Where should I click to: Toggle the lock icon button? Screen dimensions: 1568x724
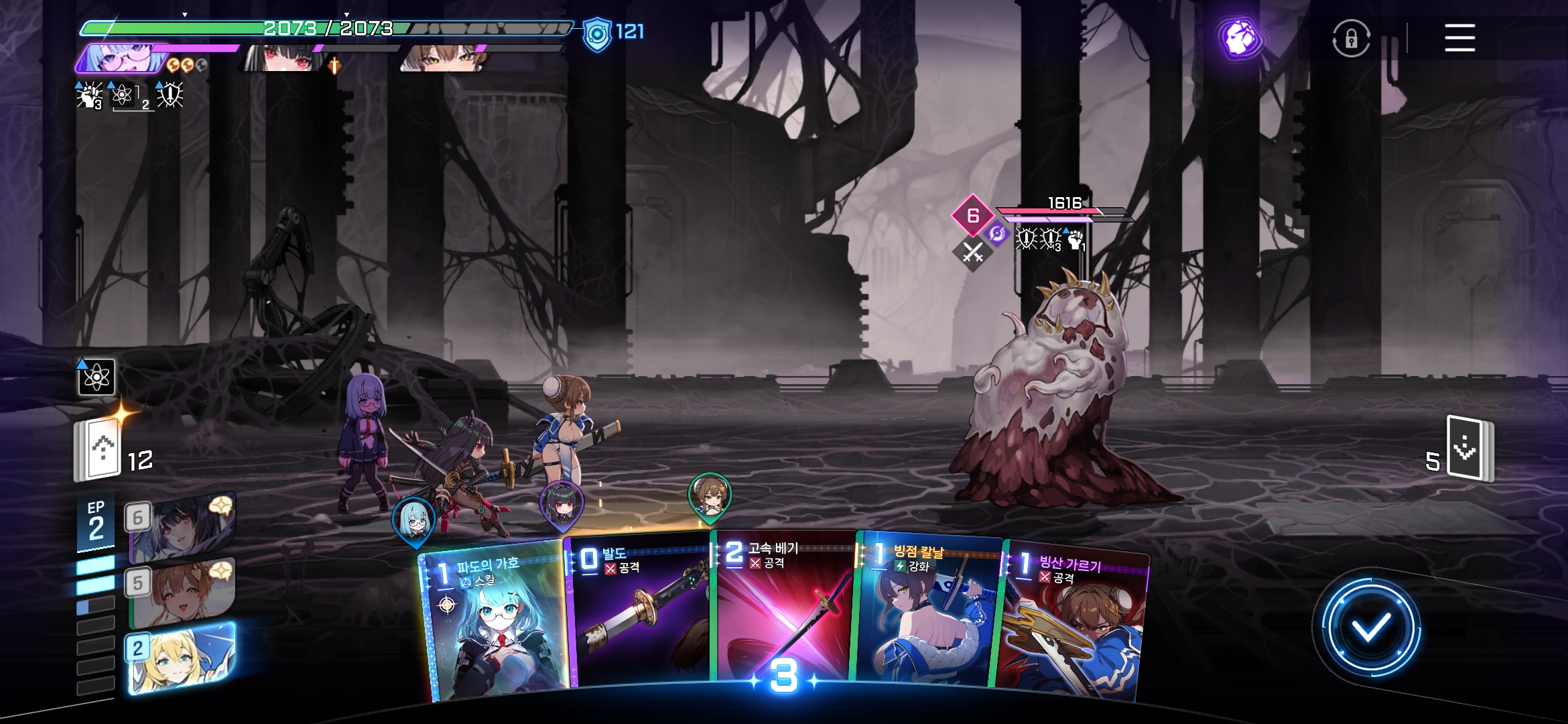[1351, 38]
